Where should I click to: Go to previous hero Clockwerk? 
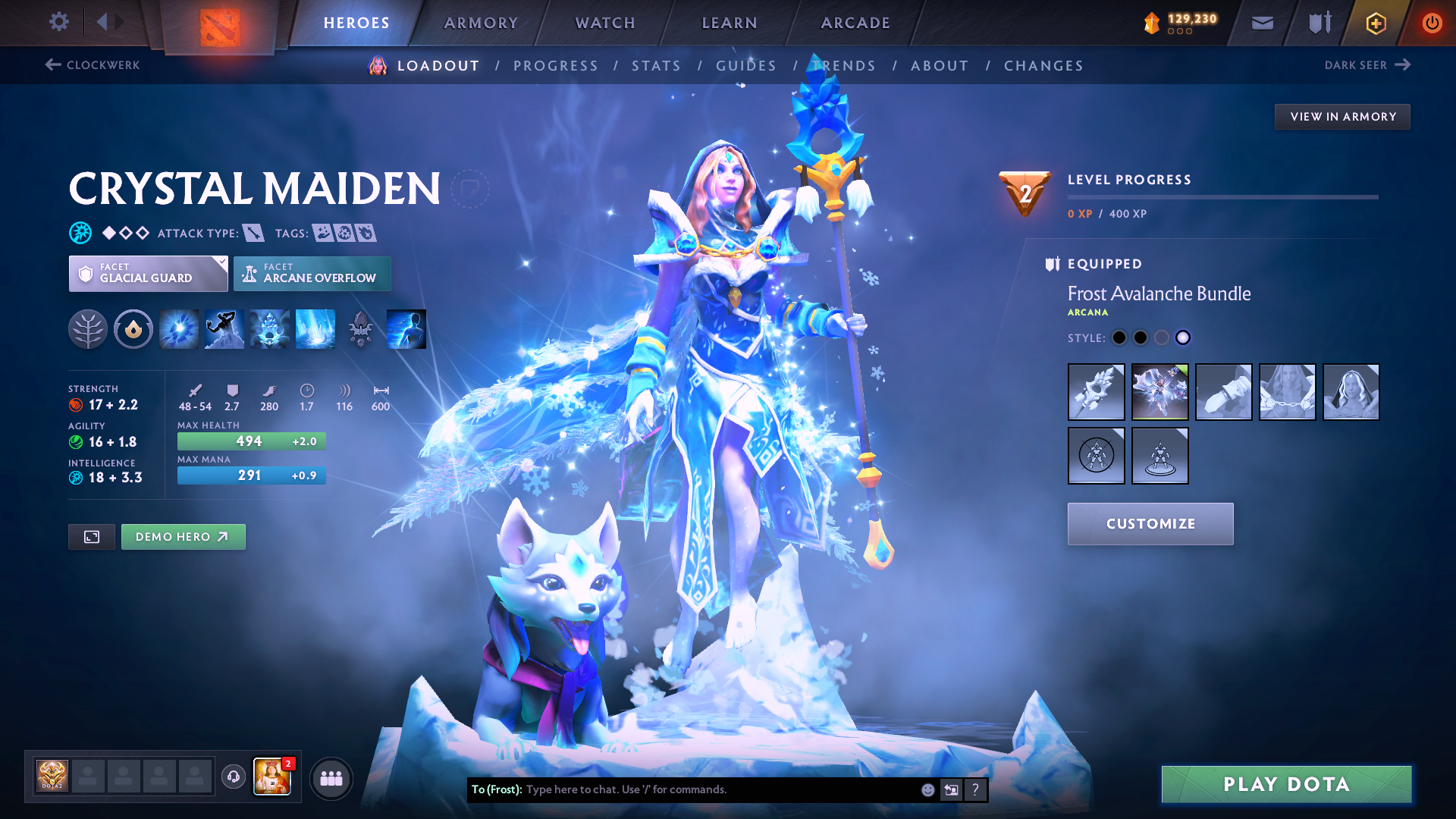pyautogui.click(x=93, y=65)
